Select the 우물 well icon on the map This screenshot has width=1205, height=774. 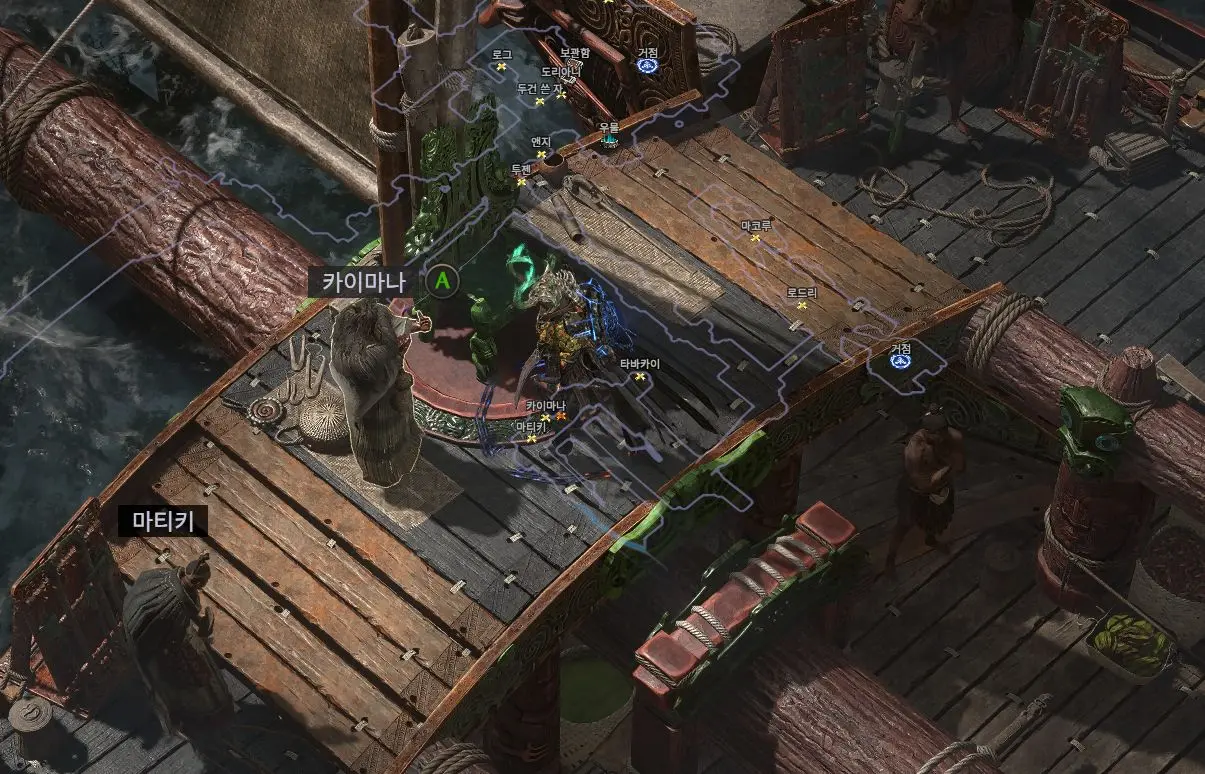click(609, 140)
